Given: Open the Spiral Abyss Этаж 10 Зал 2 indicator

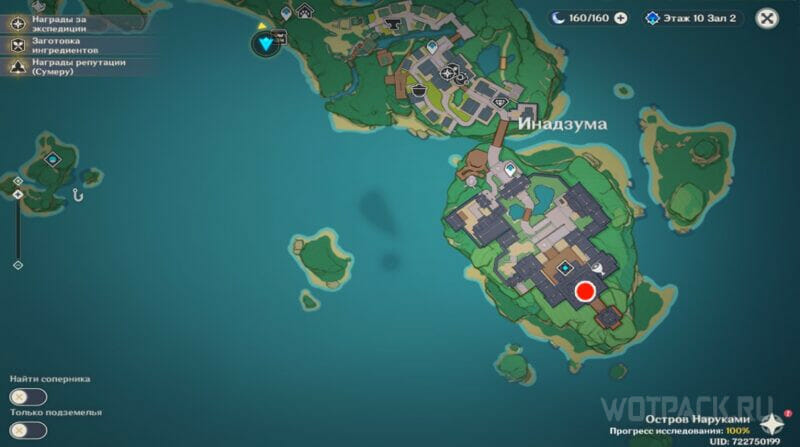Looking at the screenshot, I should coord(693,18).
